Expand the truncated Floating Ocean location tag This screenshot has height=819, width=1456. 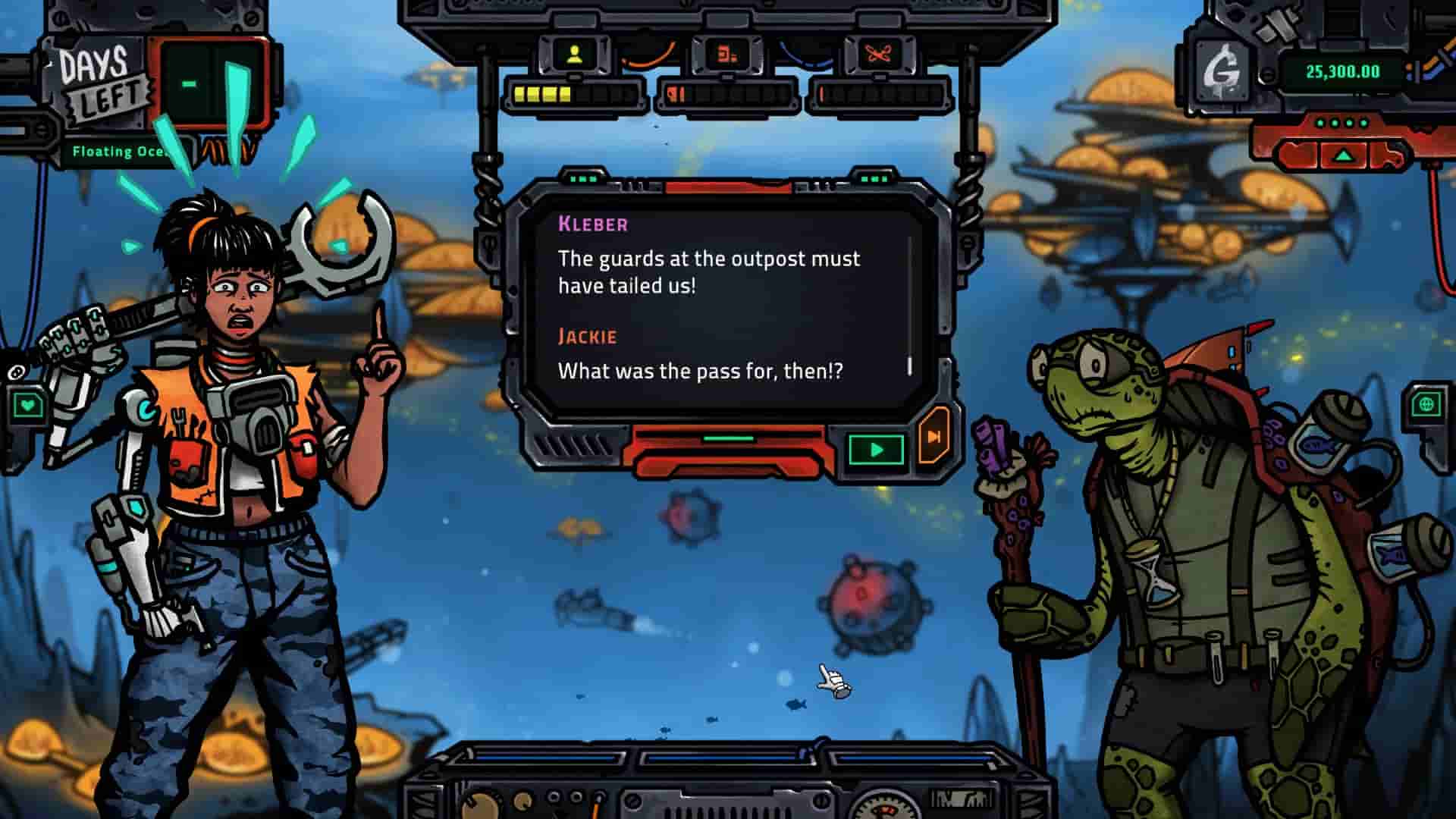coord(121,152)
